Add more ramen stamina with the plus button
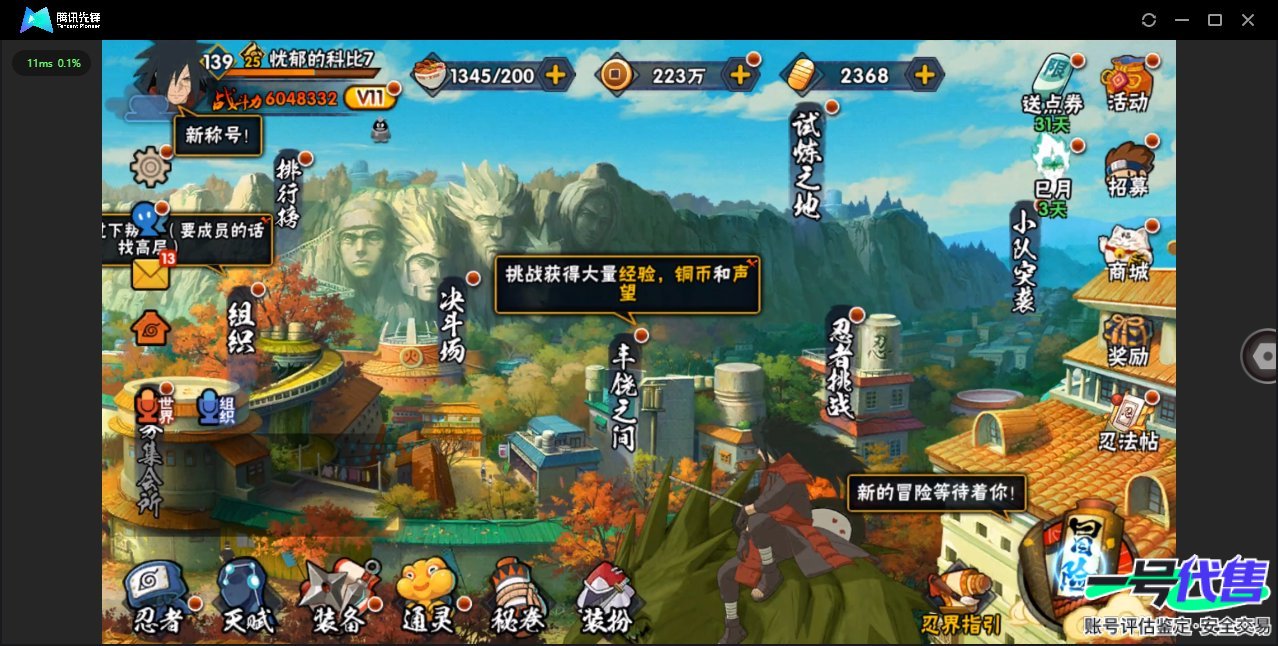 coord(555,74)
